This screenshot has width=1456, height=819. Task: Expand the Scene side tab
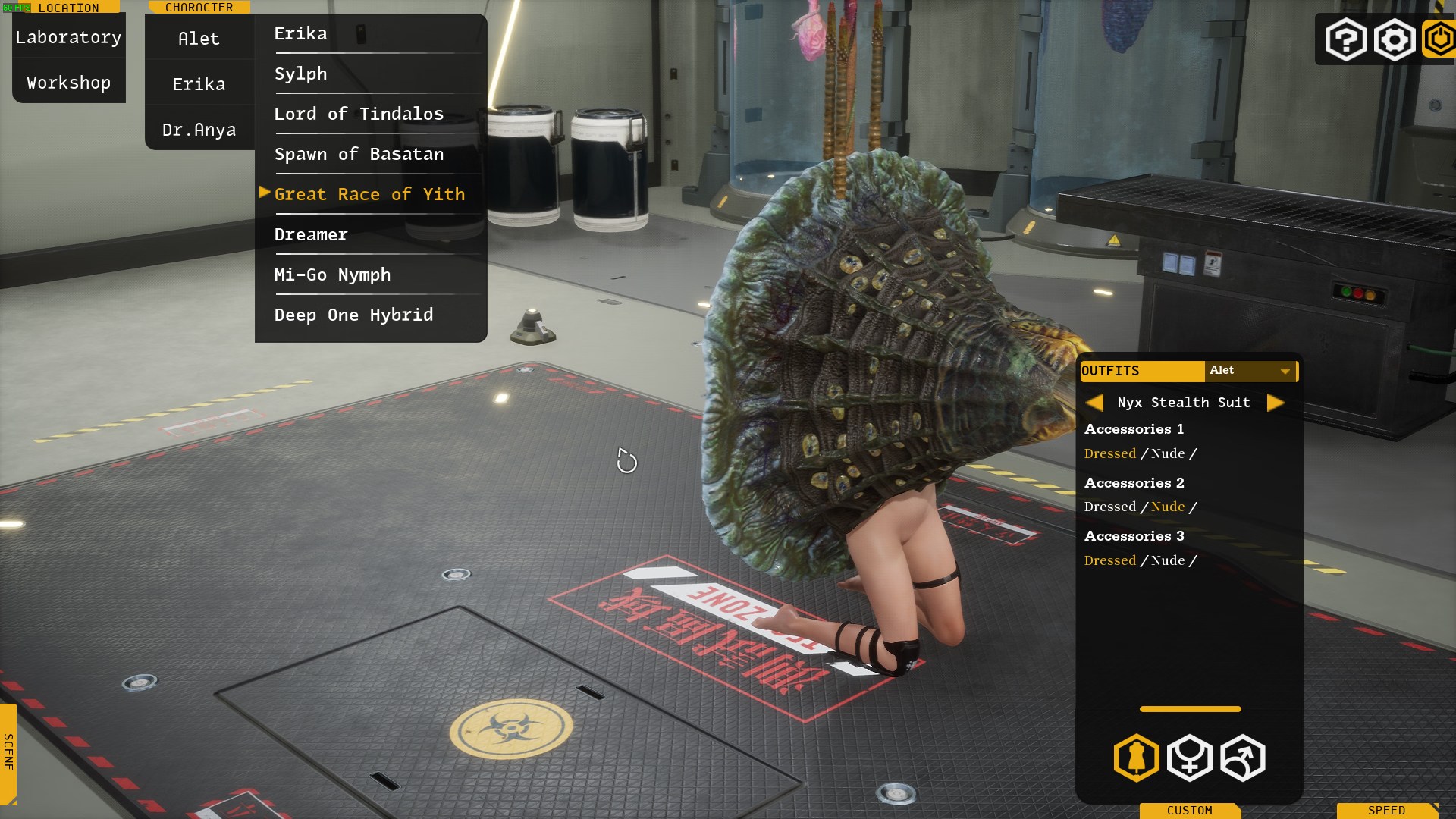coord(8,752)
